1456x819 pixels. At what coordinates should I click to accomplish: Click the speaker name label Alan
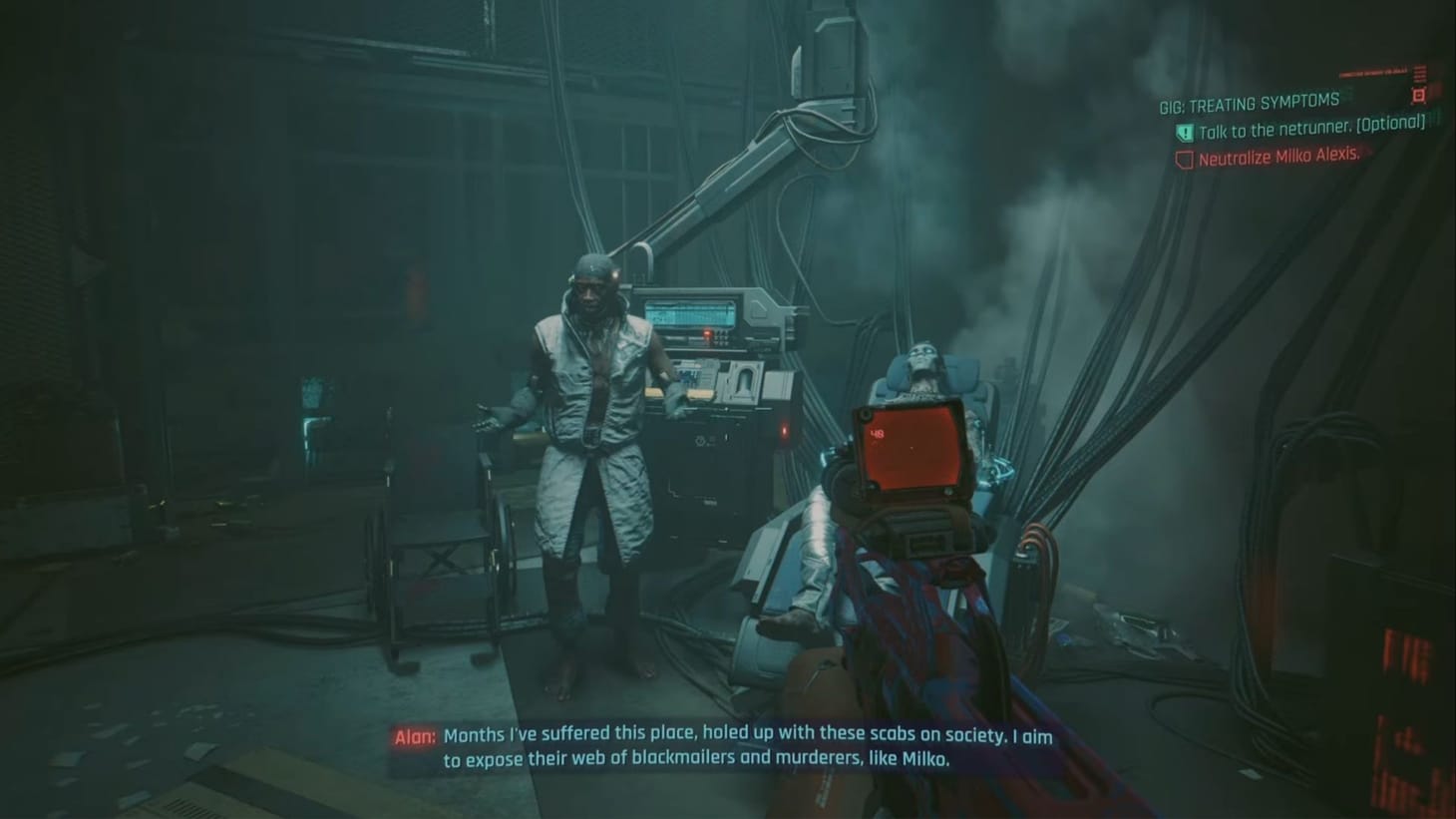pyautogui.click(x=410, y=736)
